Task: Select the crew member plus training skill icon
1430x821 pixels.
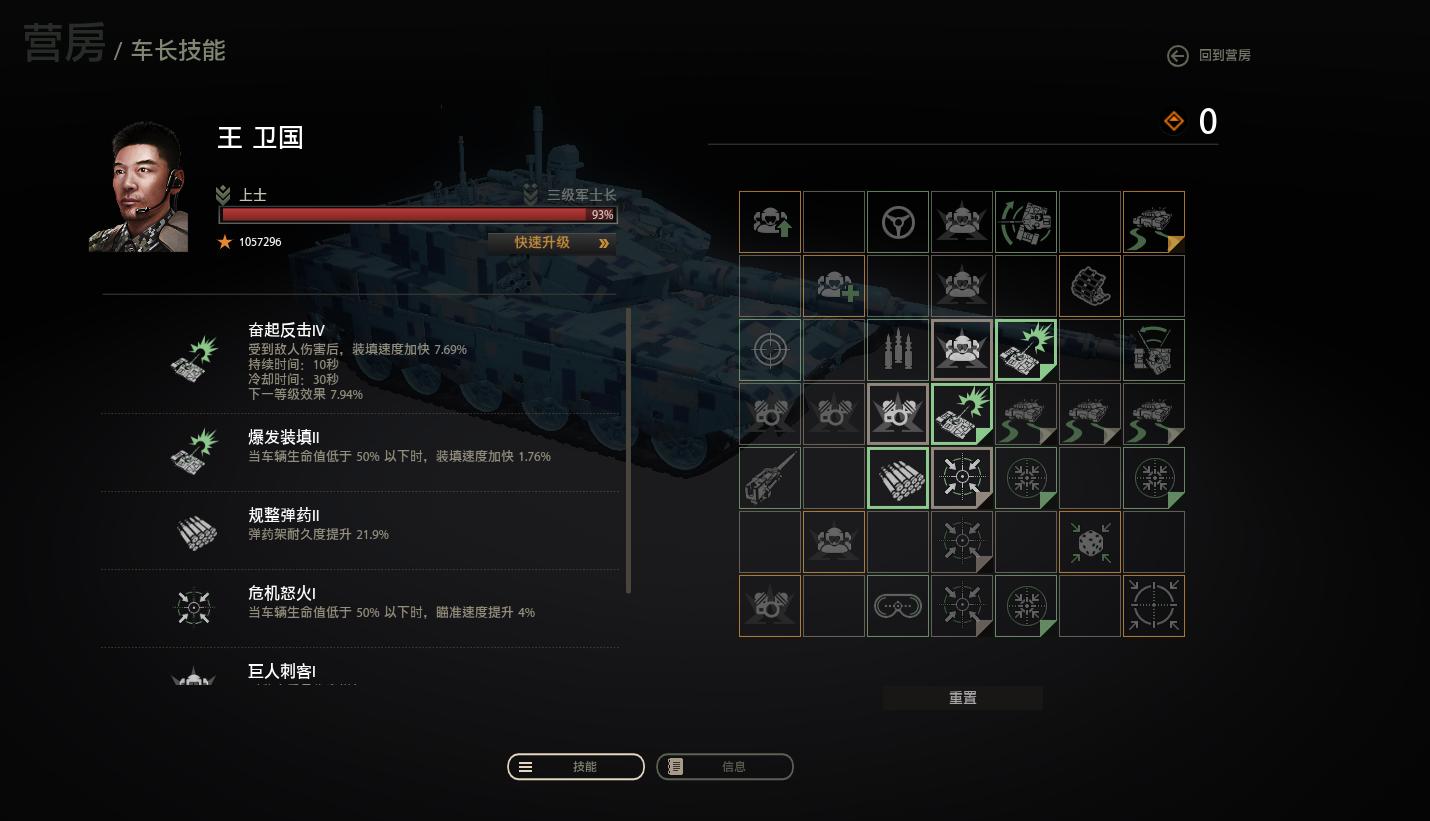Action: [833, 285]
